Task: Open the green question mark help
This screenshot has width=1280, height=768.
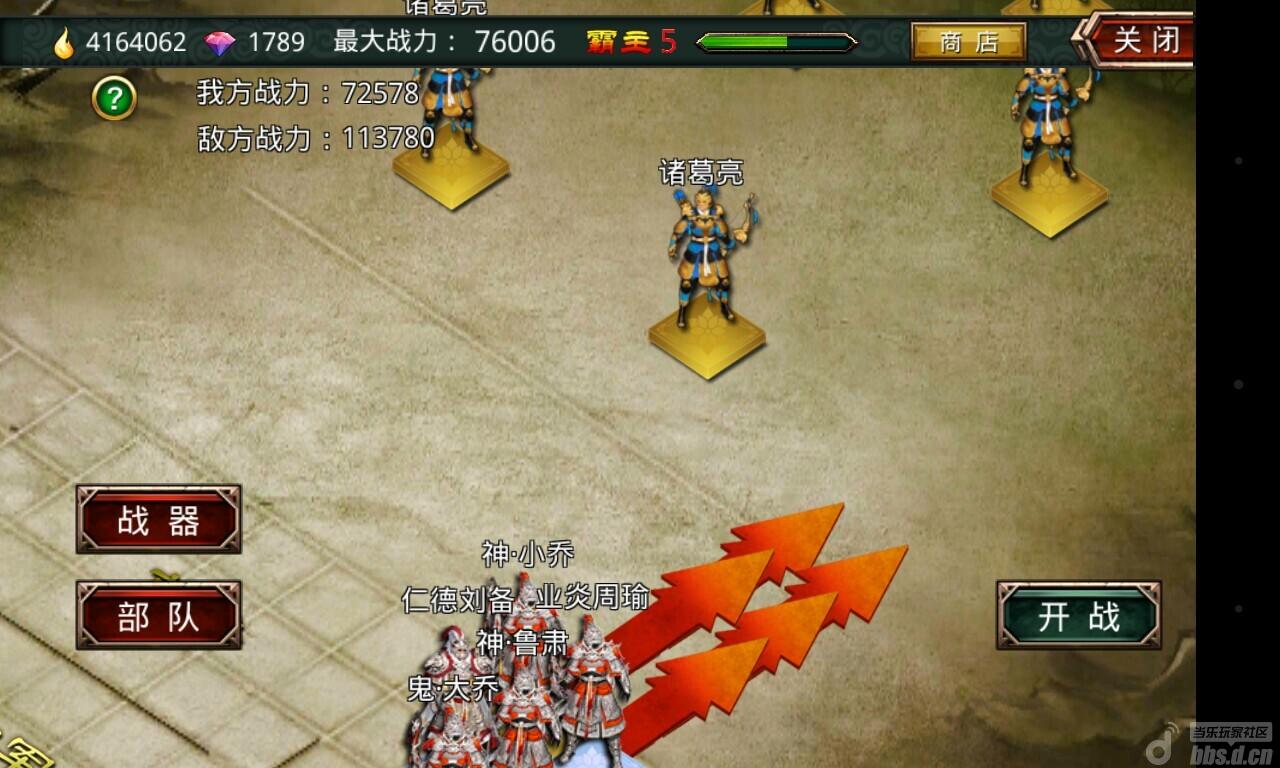Action: coord(114,98)
